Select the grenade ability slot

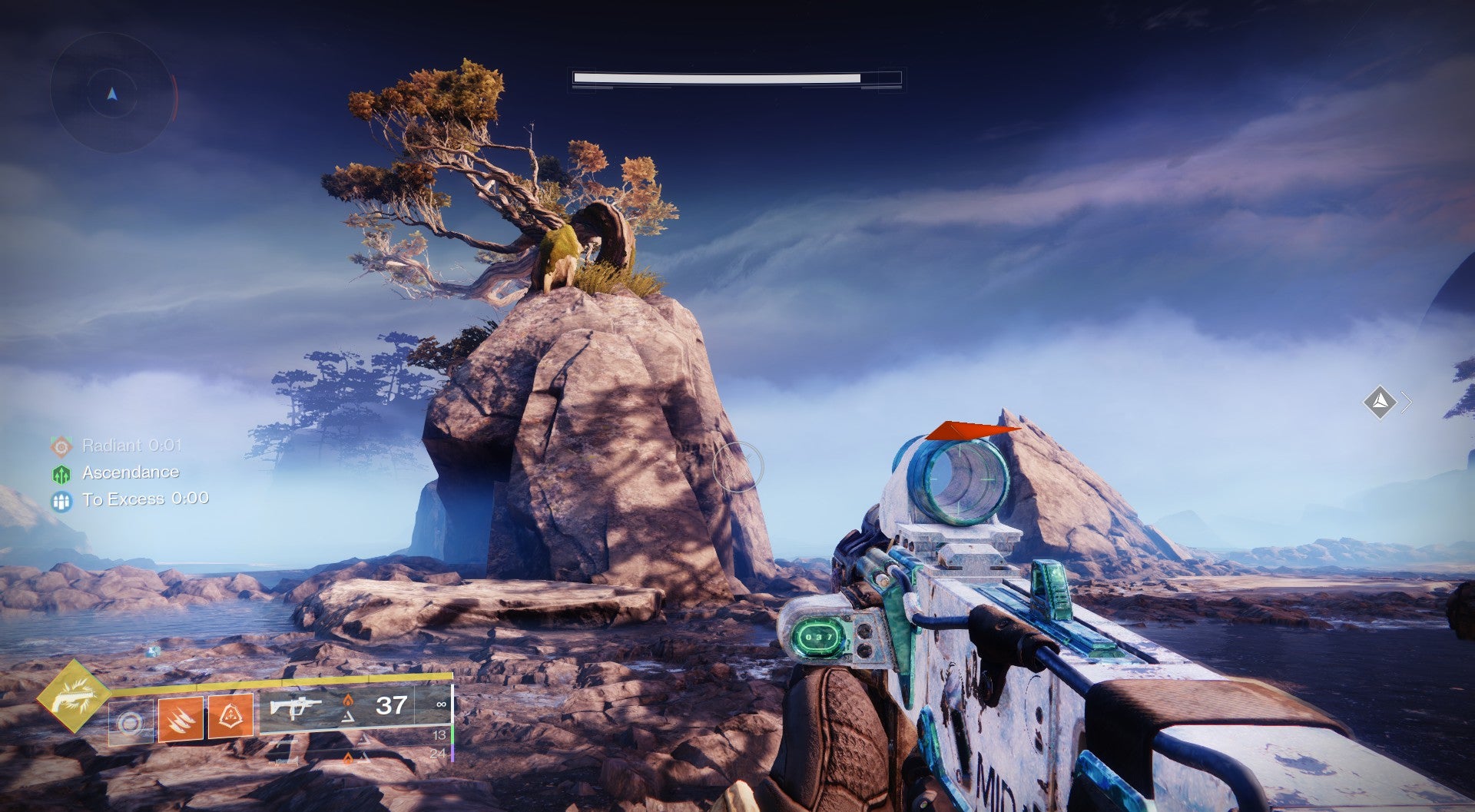coord(131,723)
